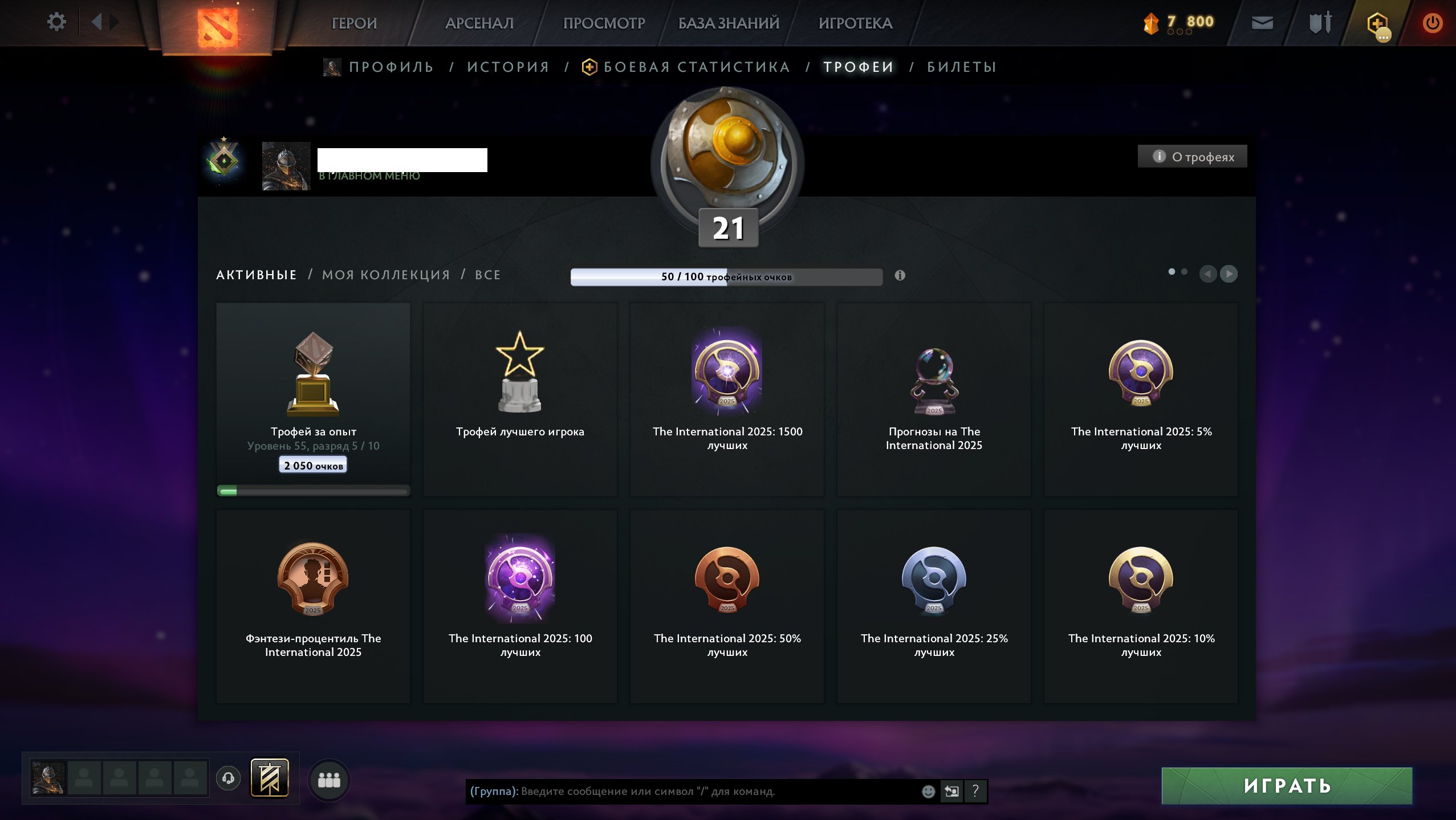Switch to the Билеты tab
Image resolution: width=1456 pixels, height=820 pixels.
pyautogui.click(x=962, y=67)
